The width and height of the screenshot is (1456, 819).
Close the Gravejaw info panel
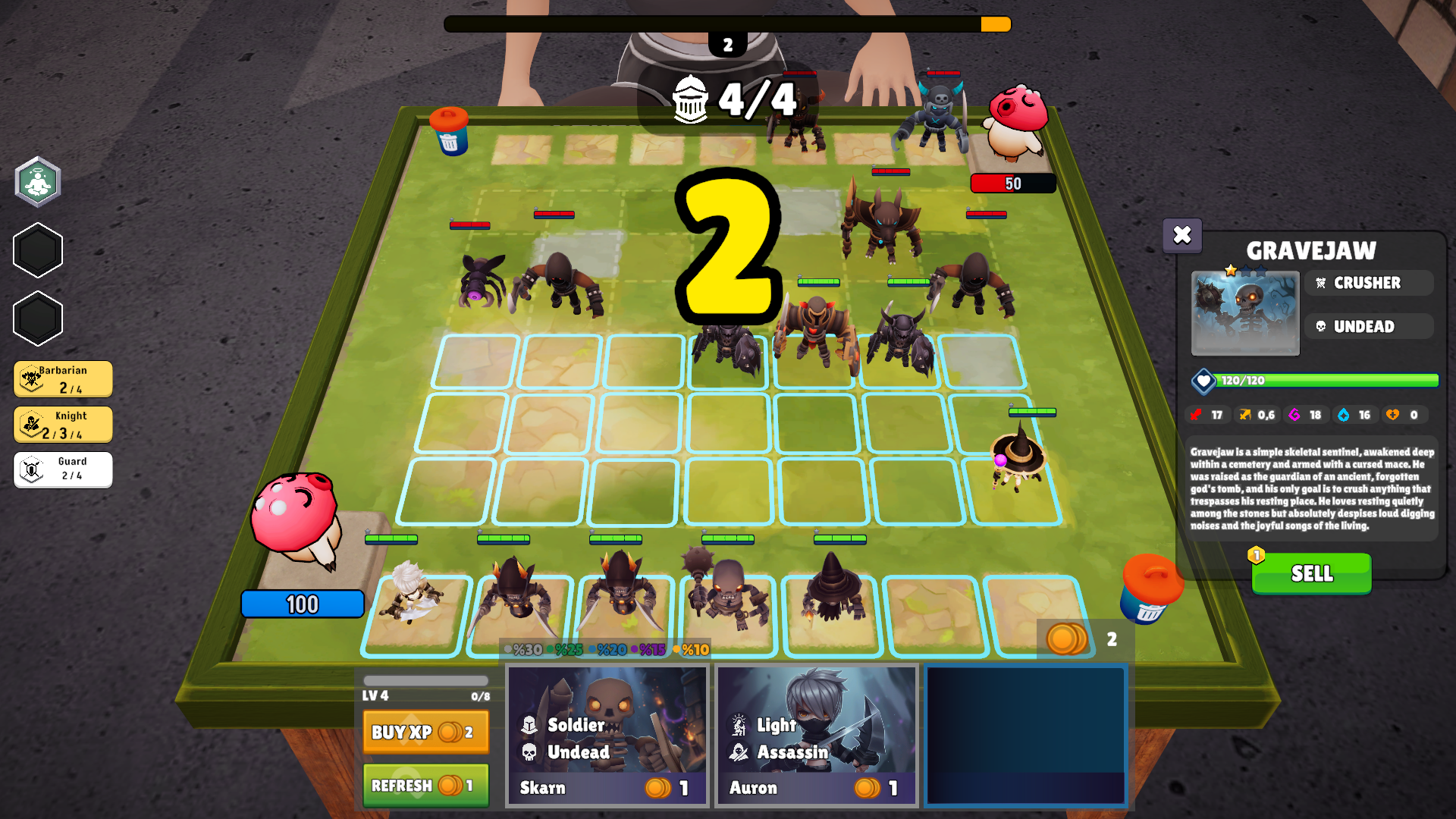tap(1182, 236)
